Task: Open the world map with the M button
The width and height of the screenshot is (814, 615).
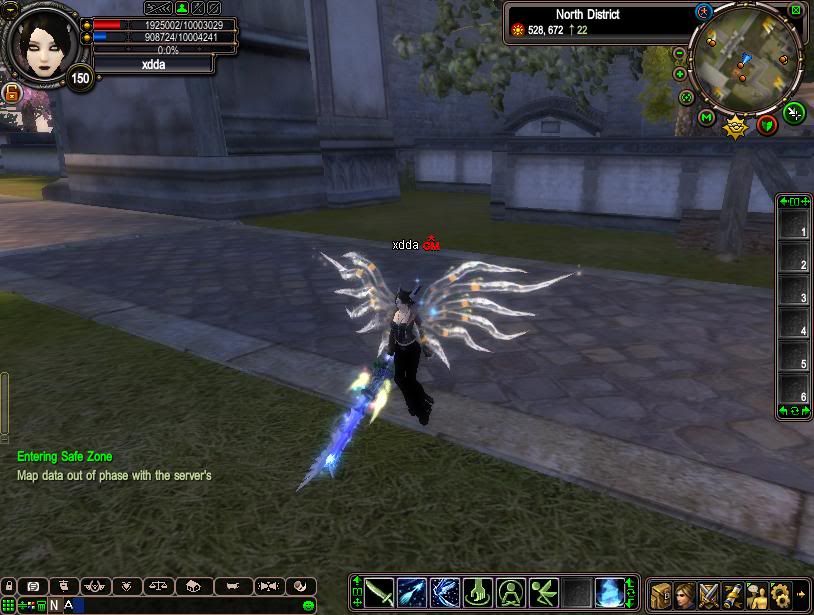Action: pos(706,118)
